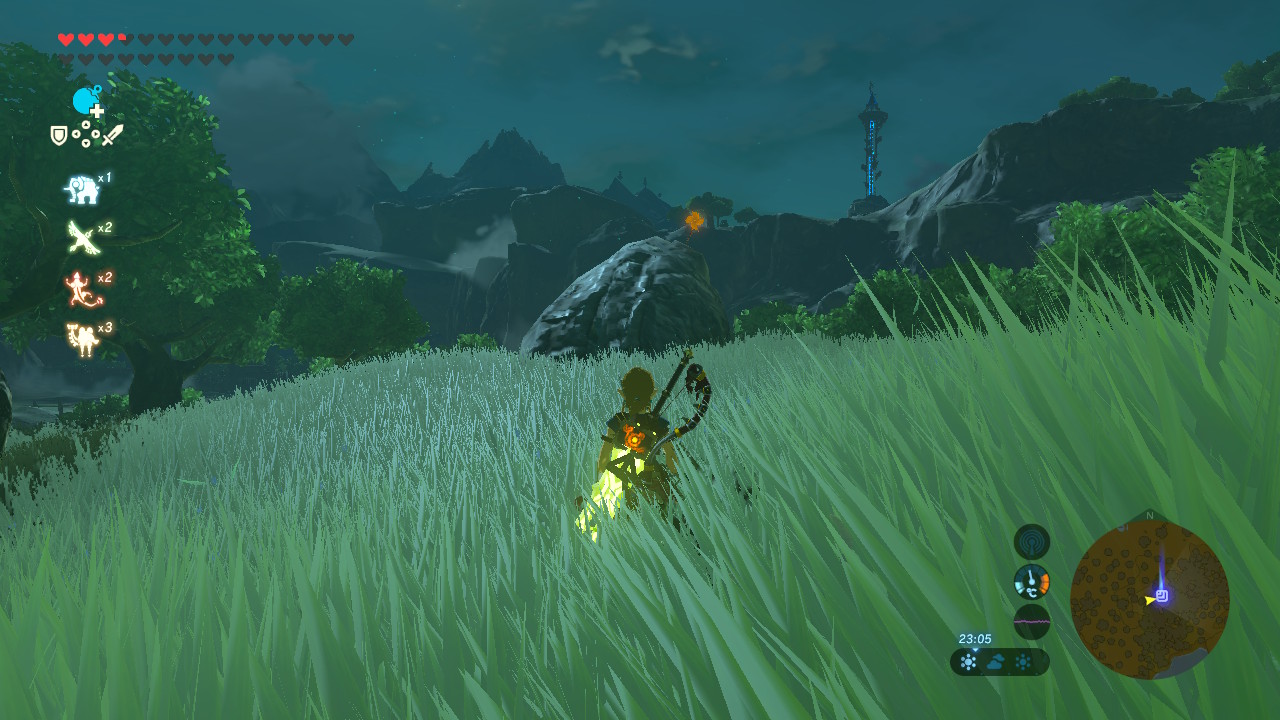The height and width of the screenshot is (720, 1280).
Task: Click the purple noise meter icon
Action: pos(1031,621)
